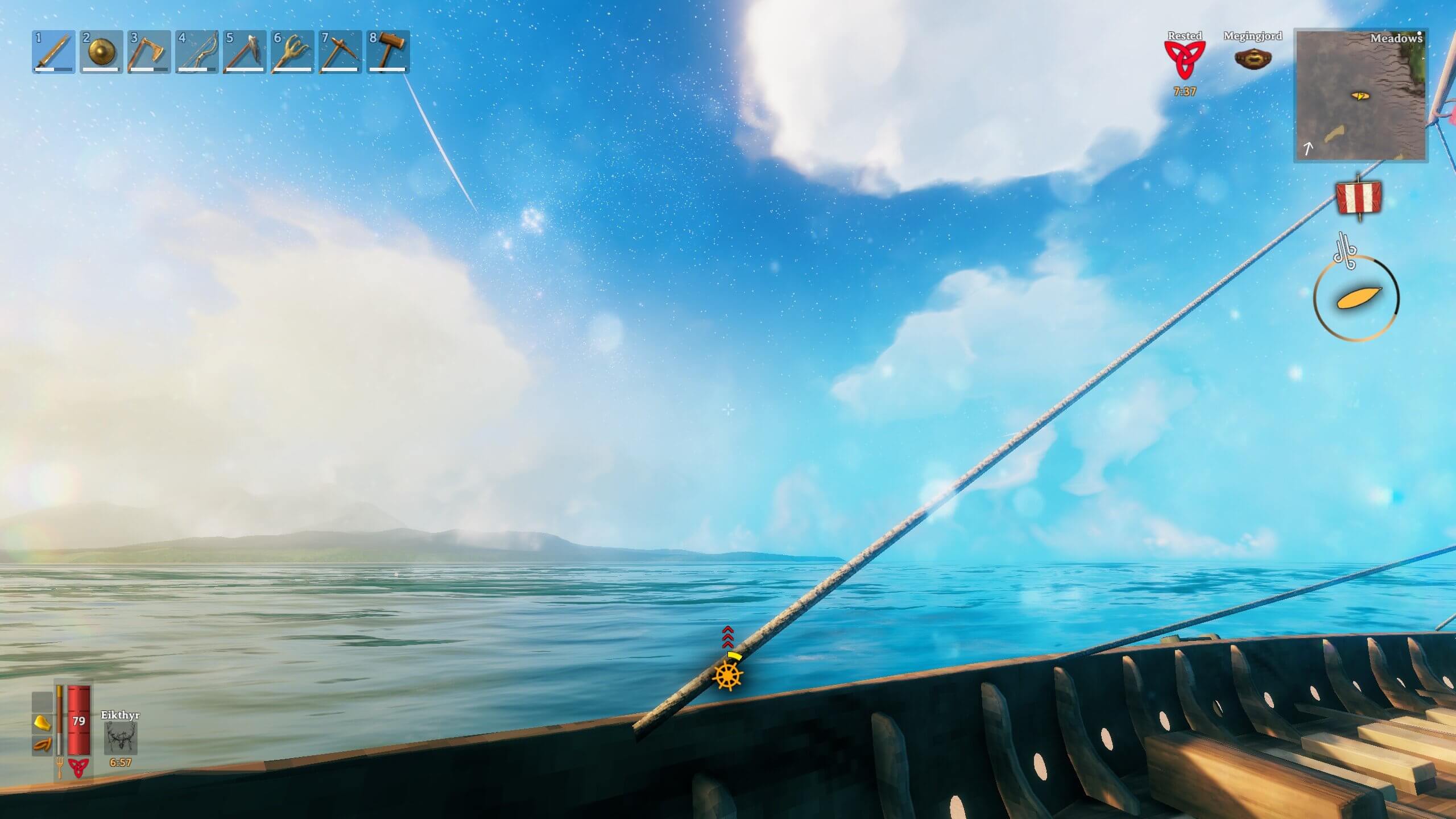1456x819 pixels.
Task: Select the bow in hotbar slot 4
Action: click(x=197, y=52)
